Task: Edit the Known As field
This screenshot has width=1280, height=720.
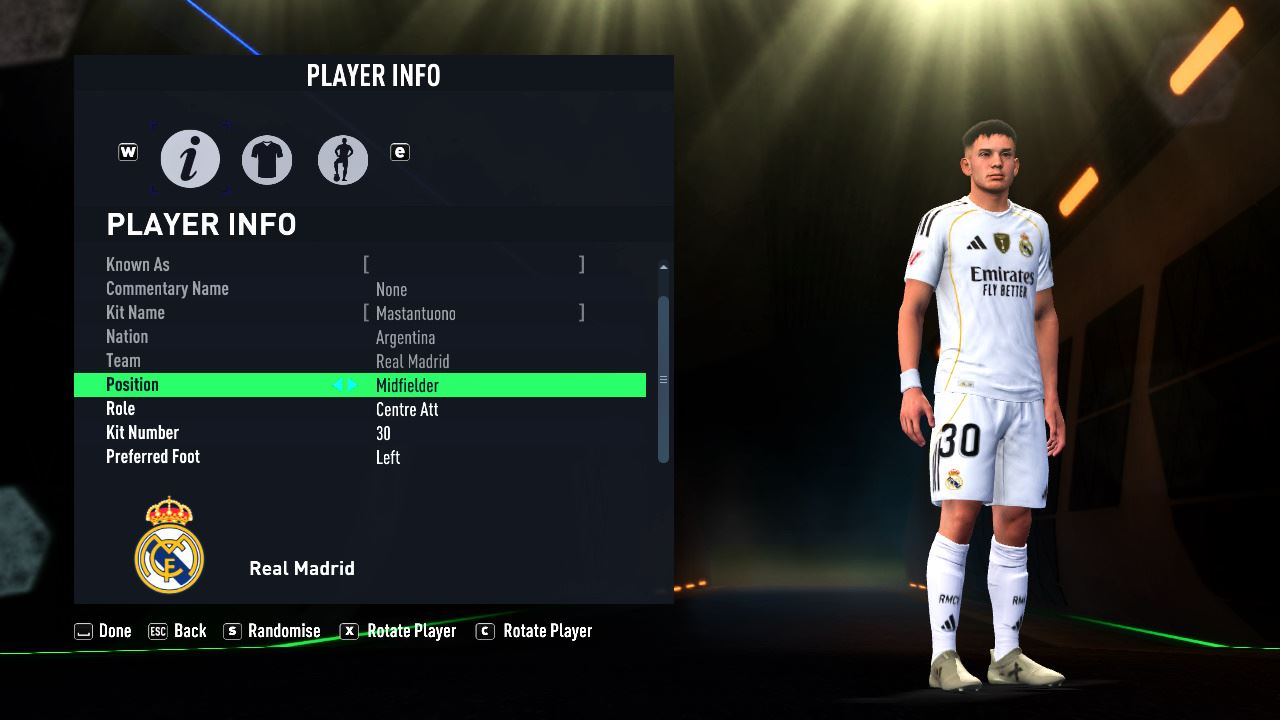Action: 473,265
